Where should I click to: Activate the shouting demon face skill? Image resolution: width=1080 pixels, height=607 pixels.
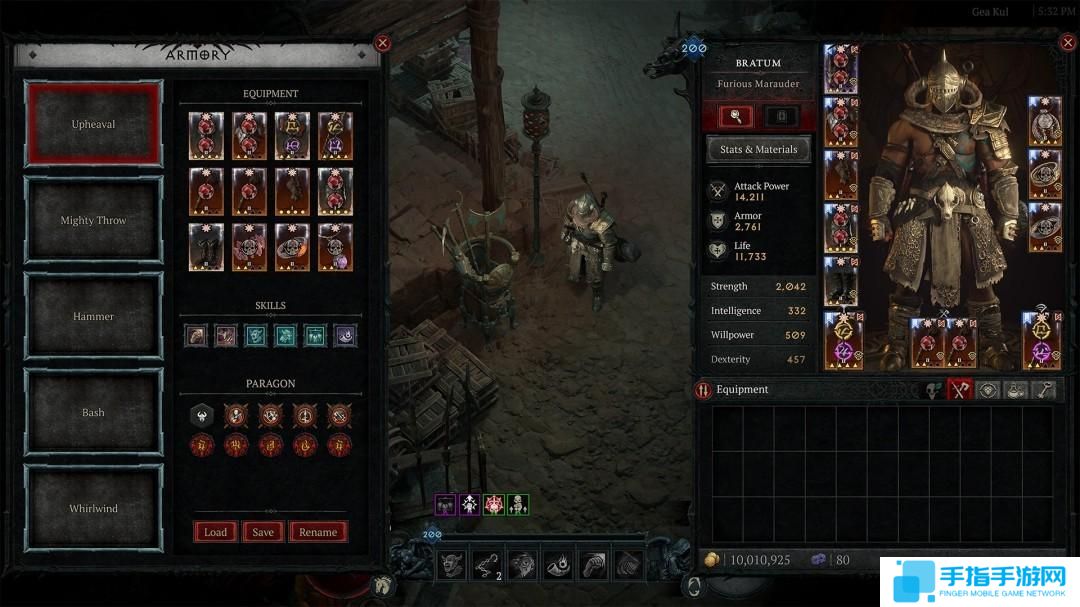tap(451, 565)
